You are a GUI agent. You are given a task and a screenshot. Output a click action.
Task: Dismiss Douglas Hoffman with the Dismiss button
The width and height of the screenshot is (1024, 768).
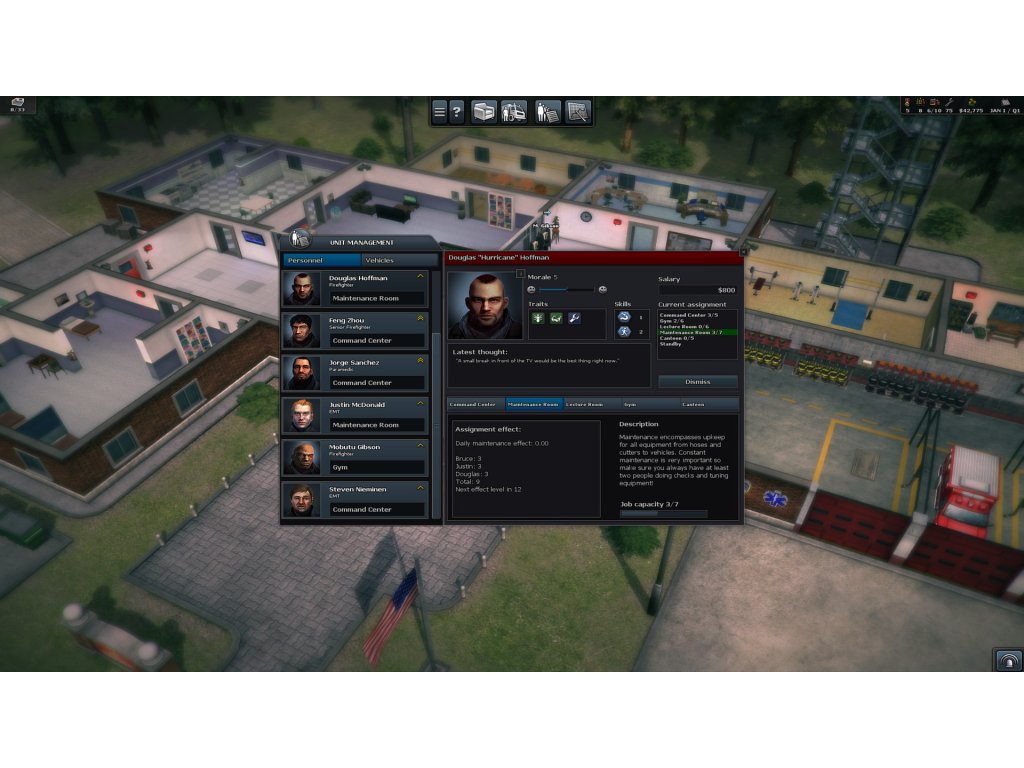(698, 381)
